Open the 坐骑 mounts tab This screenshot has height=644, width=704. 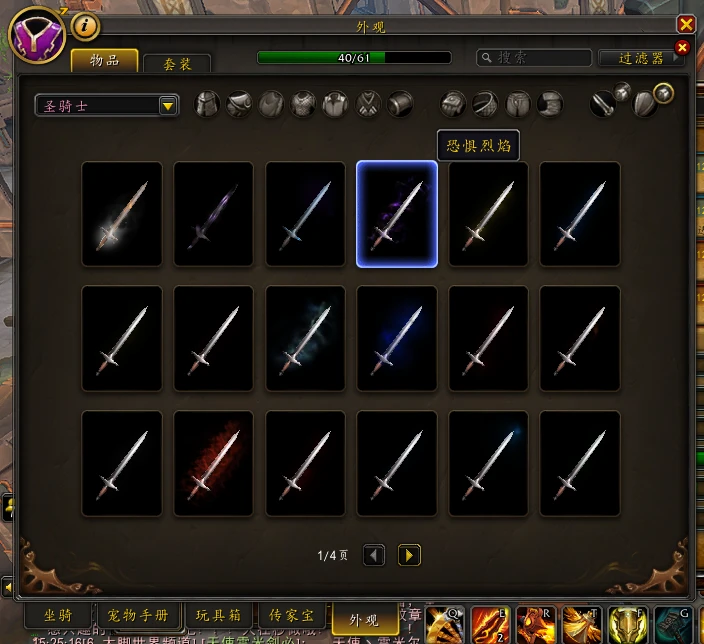(x=57, y=614)
